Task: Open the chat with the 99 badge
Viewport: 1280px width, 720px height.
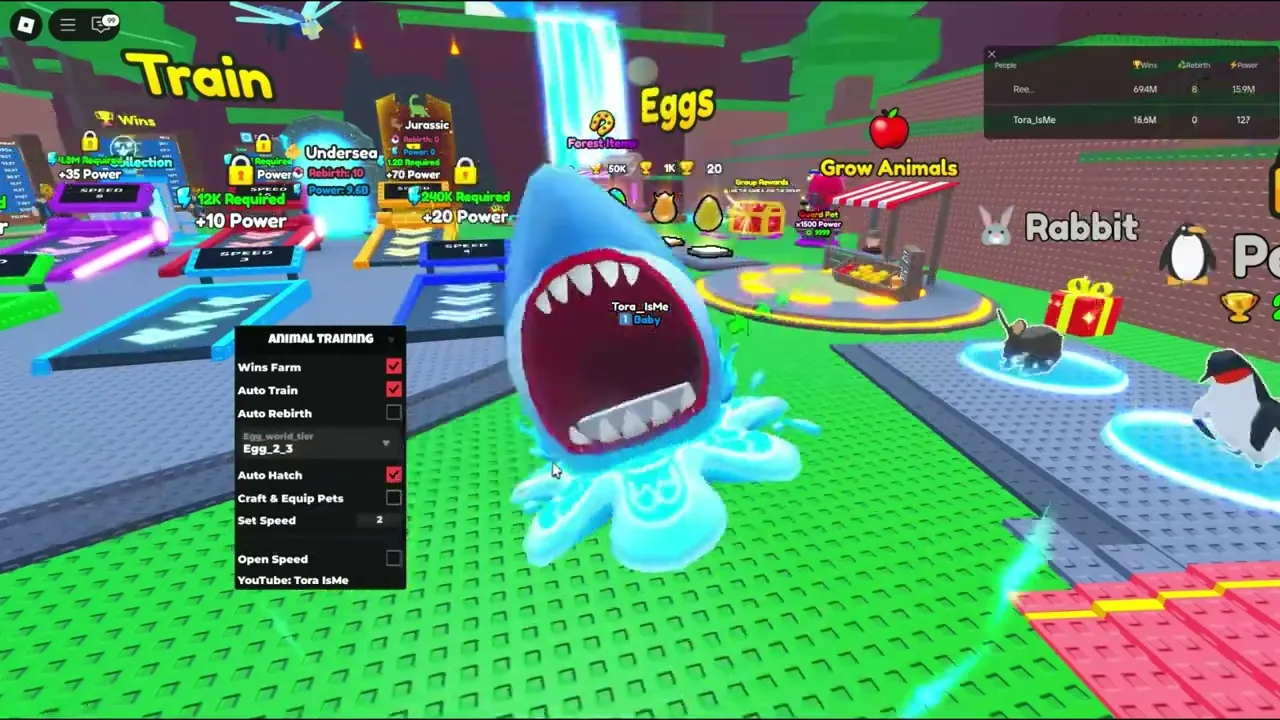Action: click(x=103, y=24)
